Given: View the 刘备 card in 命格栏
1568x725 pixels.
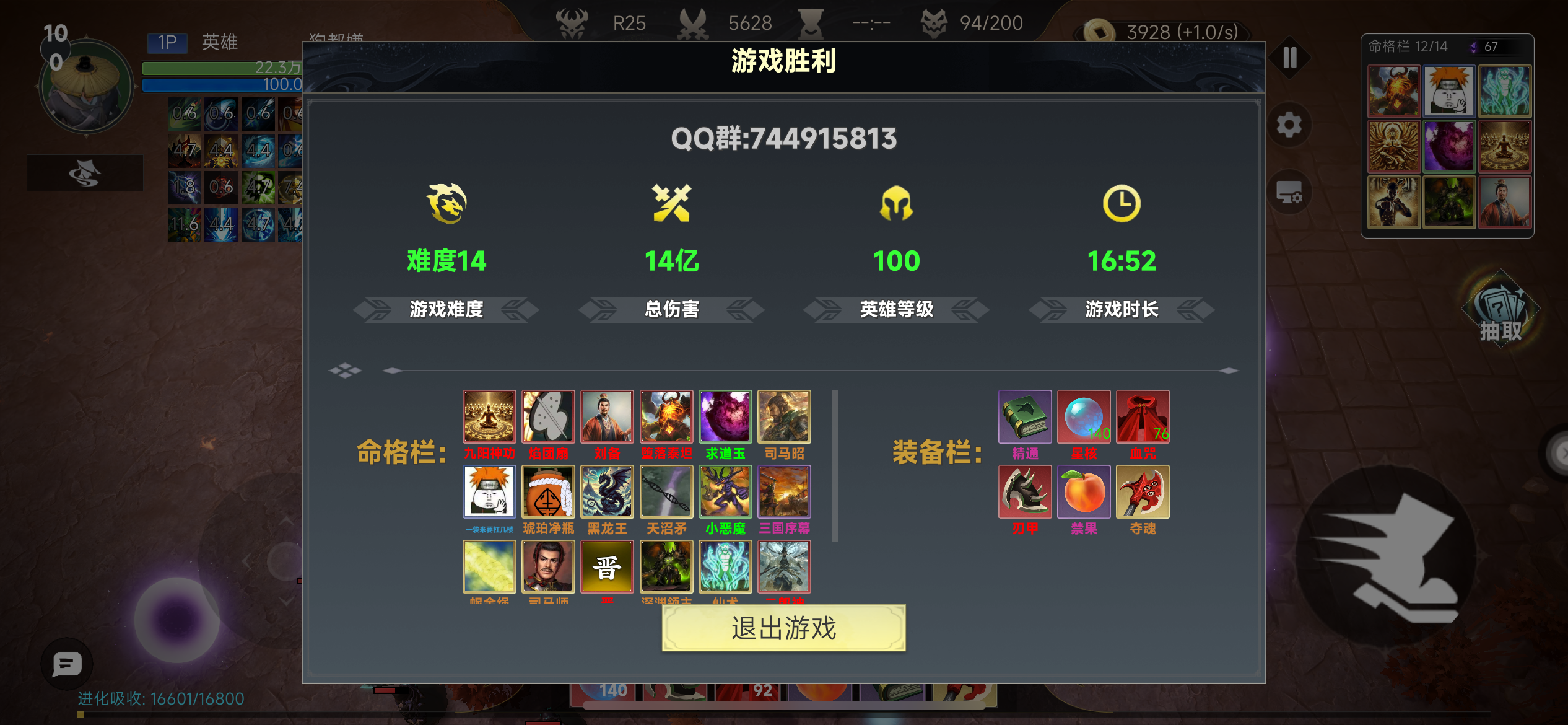Looking at the screenshot, I should 607,416.
